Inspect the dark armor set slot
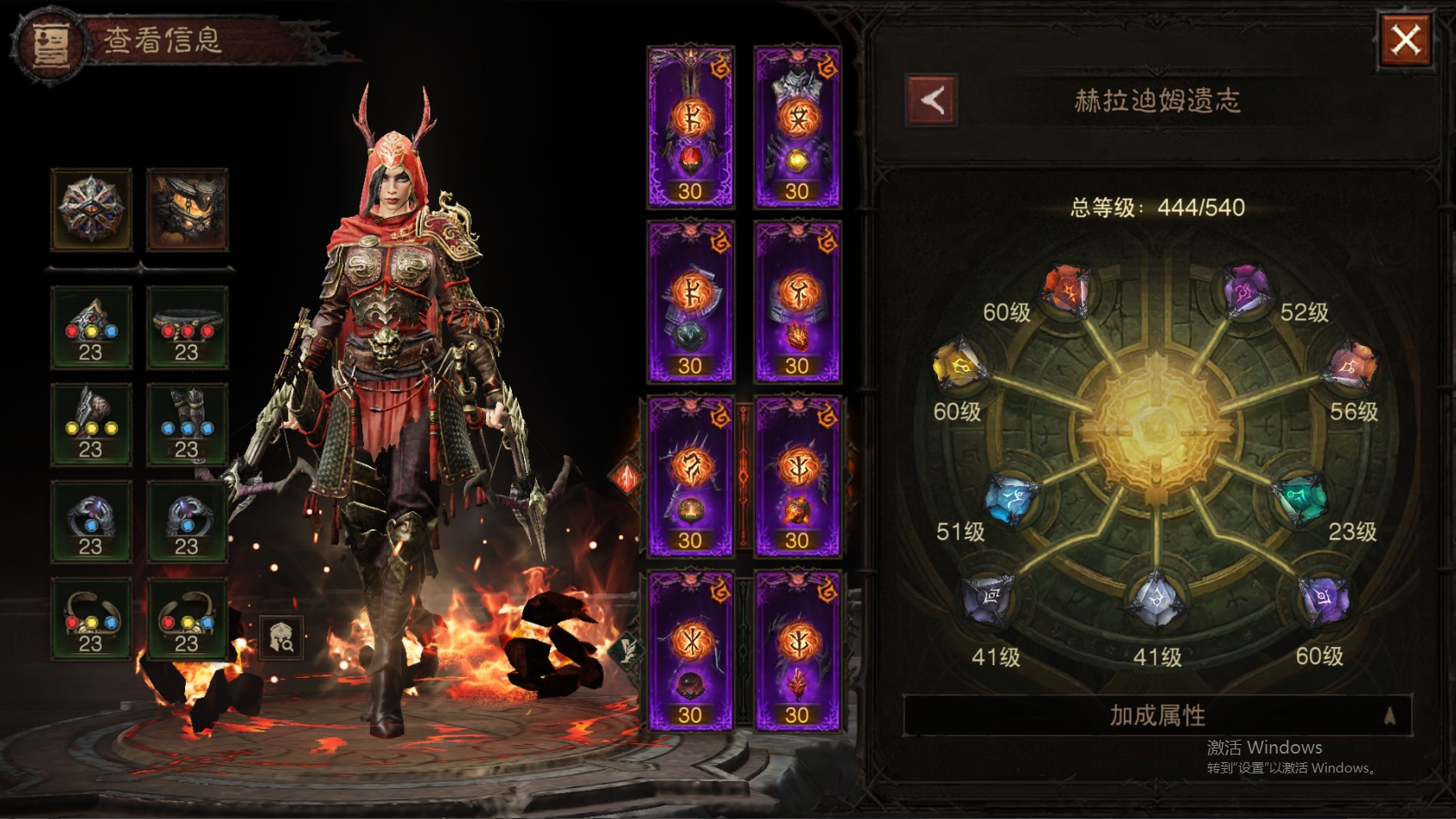Screen dimensions: 1456x819 188,209
